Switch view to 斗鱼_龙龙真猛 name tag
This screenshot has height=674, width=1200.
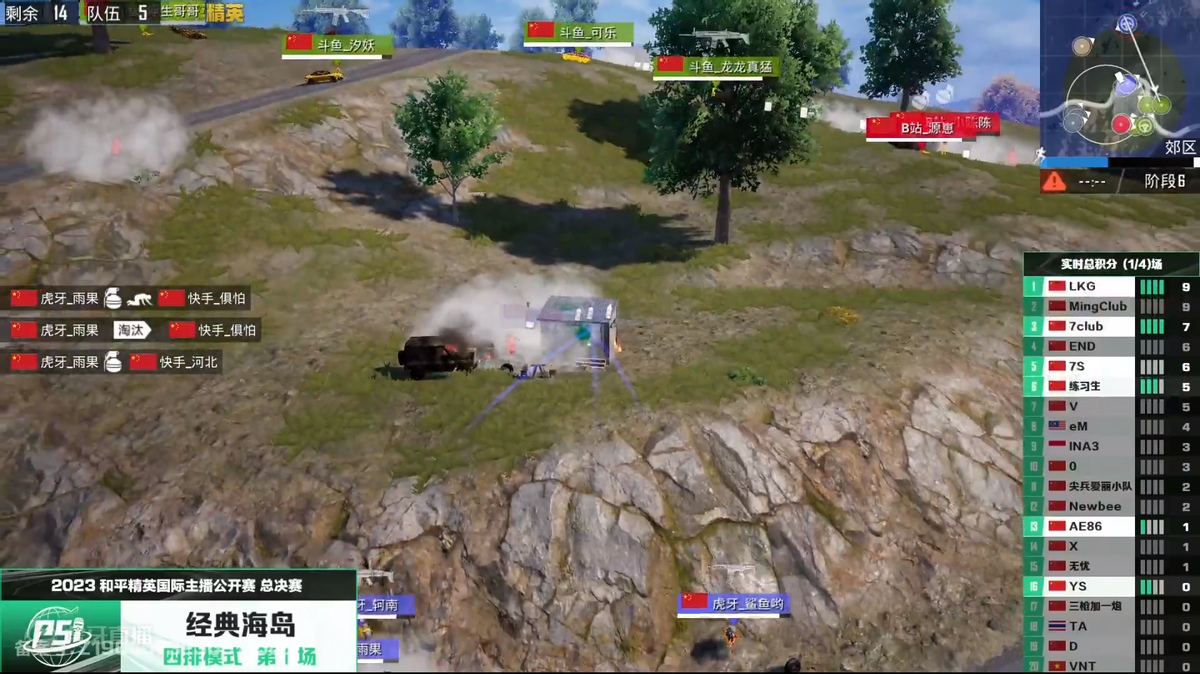[x=716, y=66]
